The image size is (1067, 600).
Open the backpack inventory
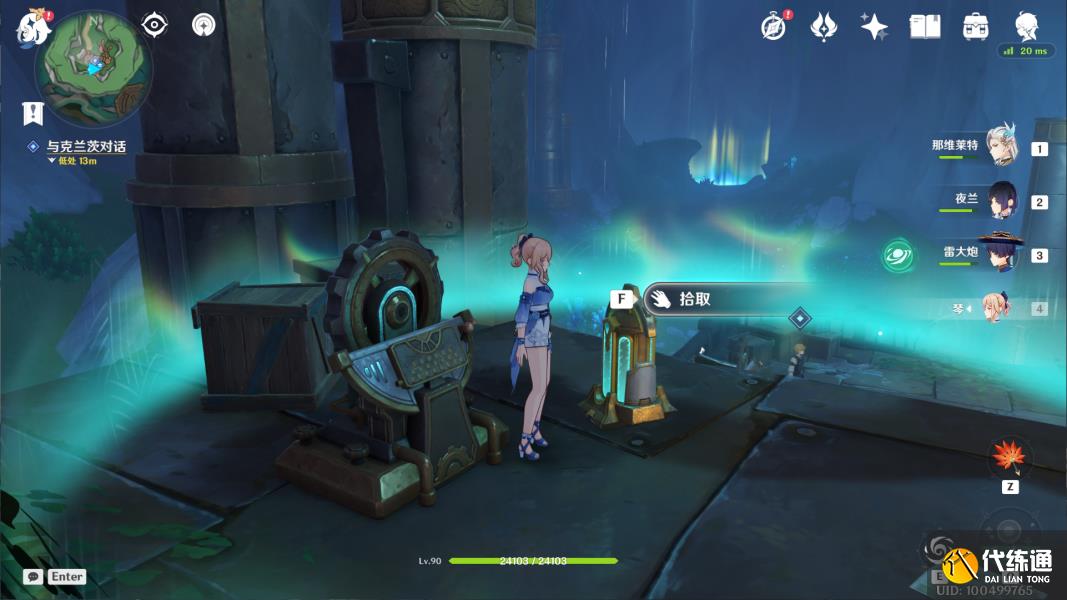pos(976,27)
